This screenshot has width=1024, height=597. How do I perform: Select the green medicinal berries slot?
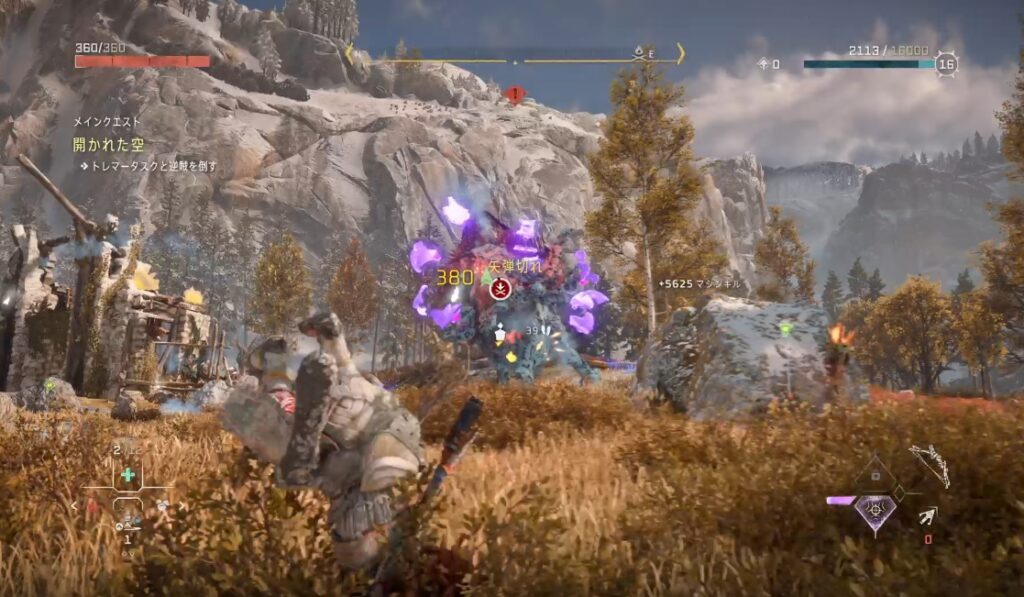pyautogui.click(x=127, y=474)
